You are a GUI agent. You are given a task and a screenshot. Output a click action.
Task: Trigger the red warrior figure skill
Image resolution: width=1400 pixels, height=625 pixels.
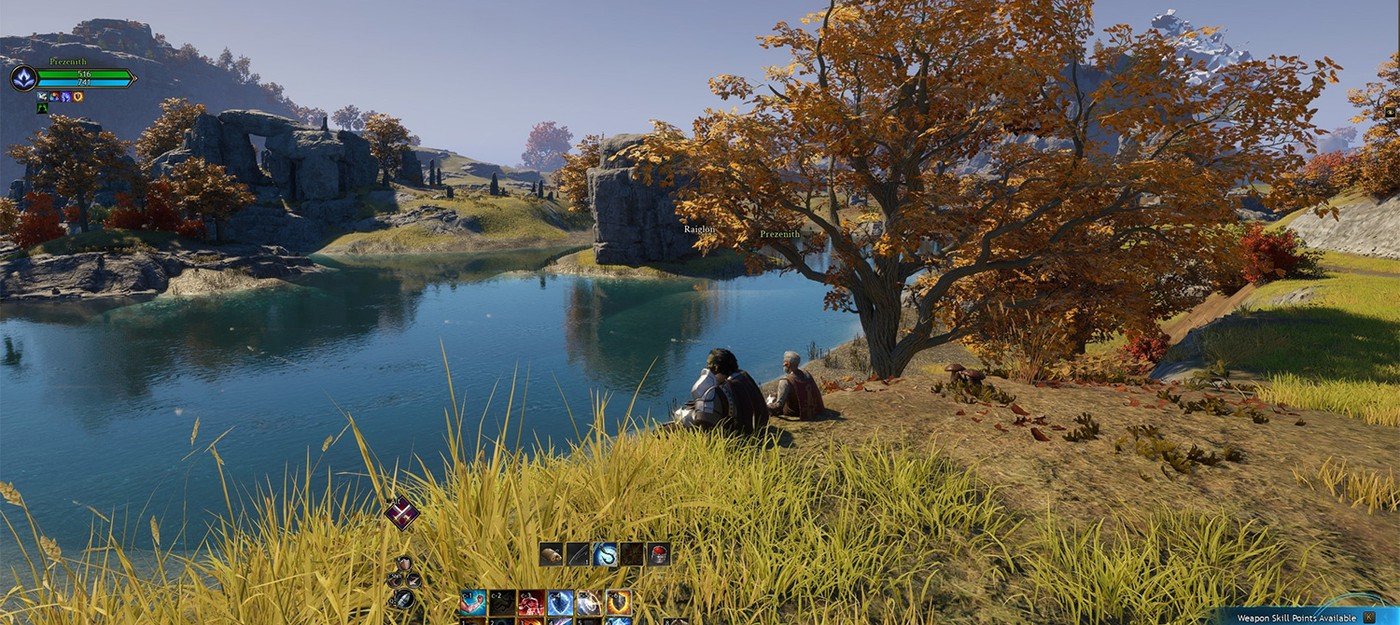pos(530,603)
